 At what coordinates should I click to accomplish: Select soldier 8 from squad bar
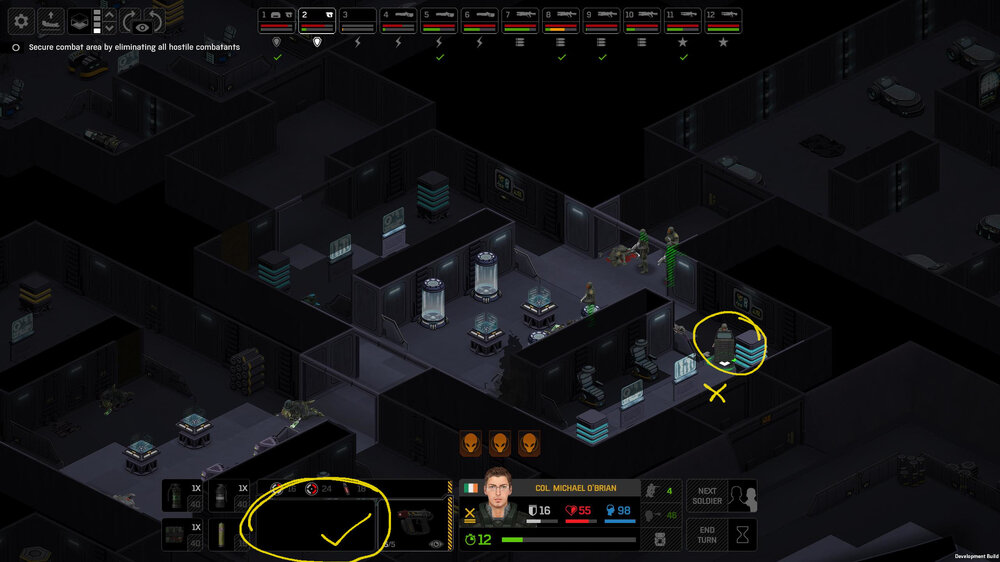pos(562,20)
